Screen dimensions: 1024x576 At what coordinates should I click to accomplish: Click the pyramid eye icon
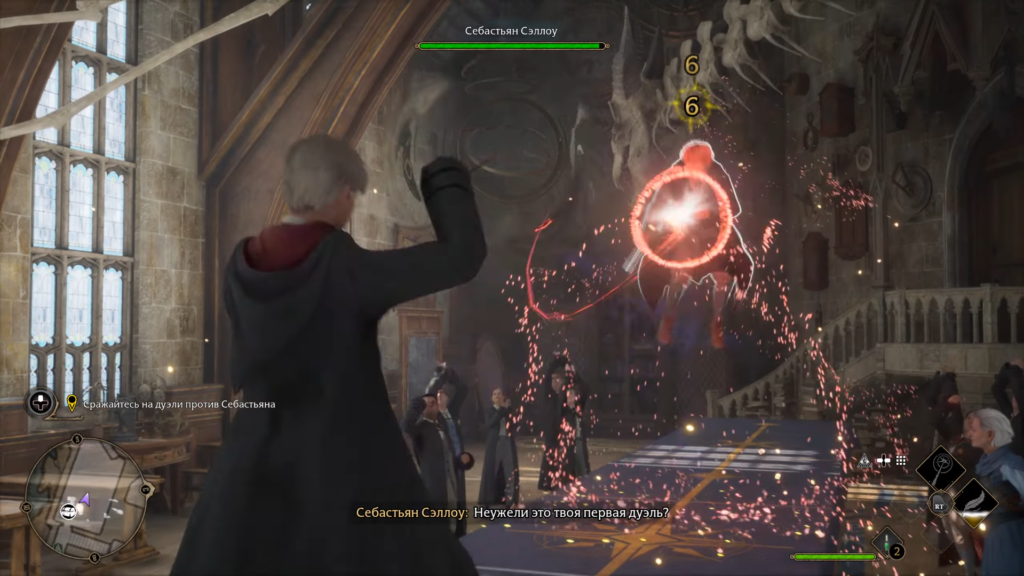864,461
